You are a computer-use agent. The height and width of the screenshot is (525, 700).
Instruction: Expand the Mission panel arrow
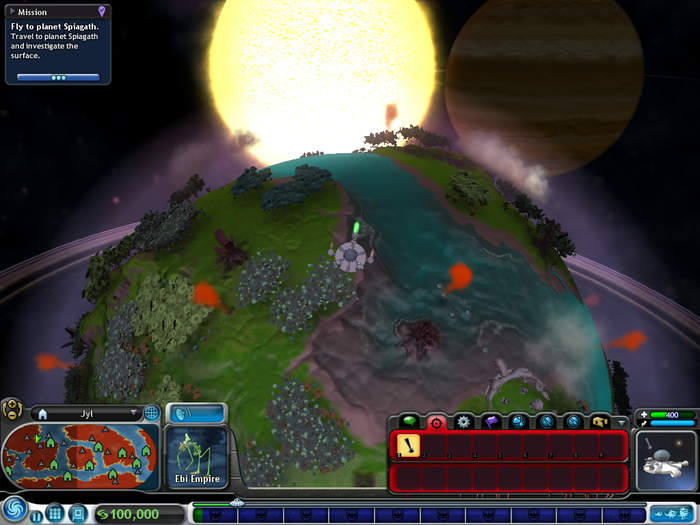click(x=14, y=12)
